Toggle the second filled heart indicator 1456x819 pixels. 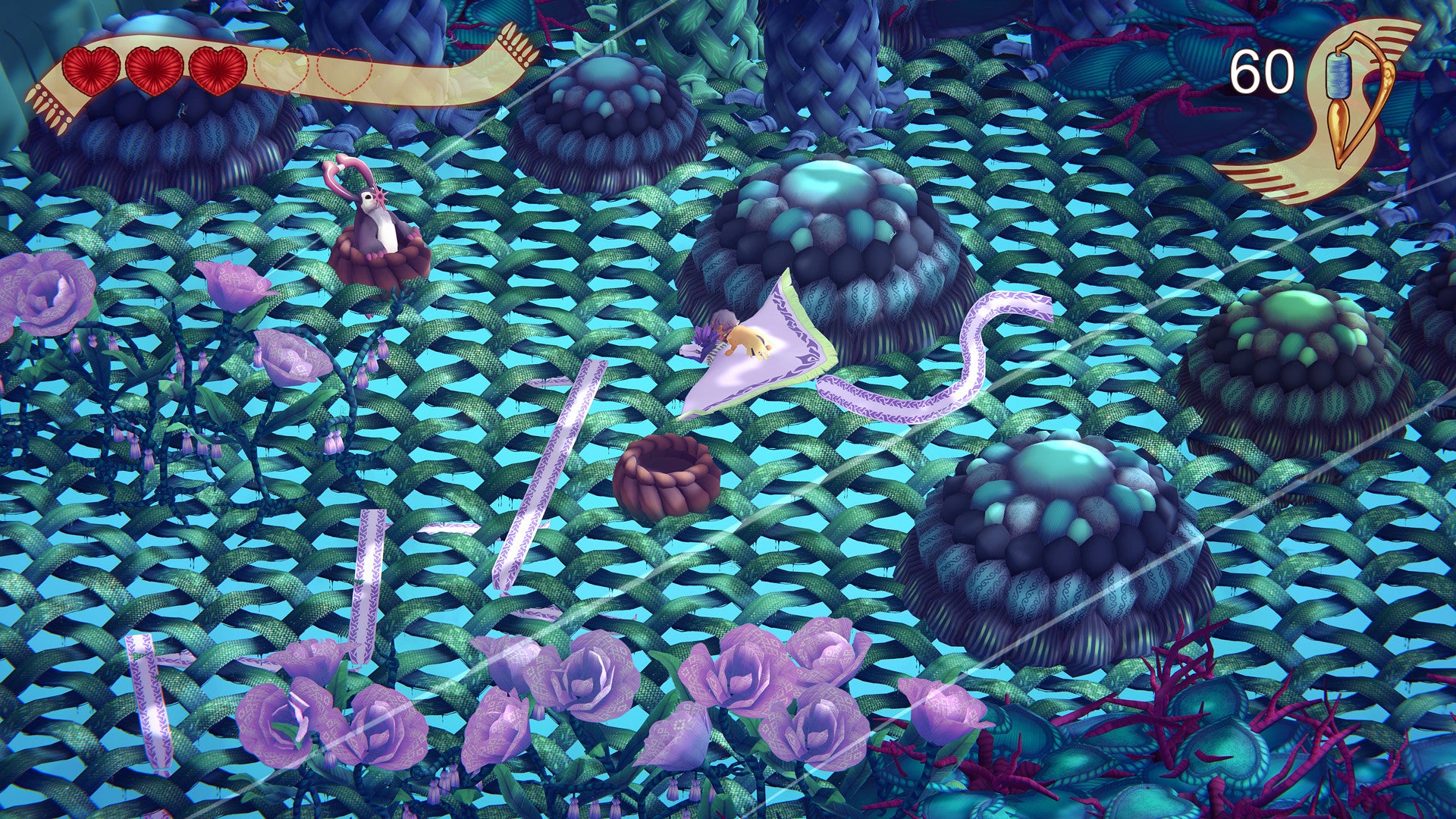coord(152,72)
